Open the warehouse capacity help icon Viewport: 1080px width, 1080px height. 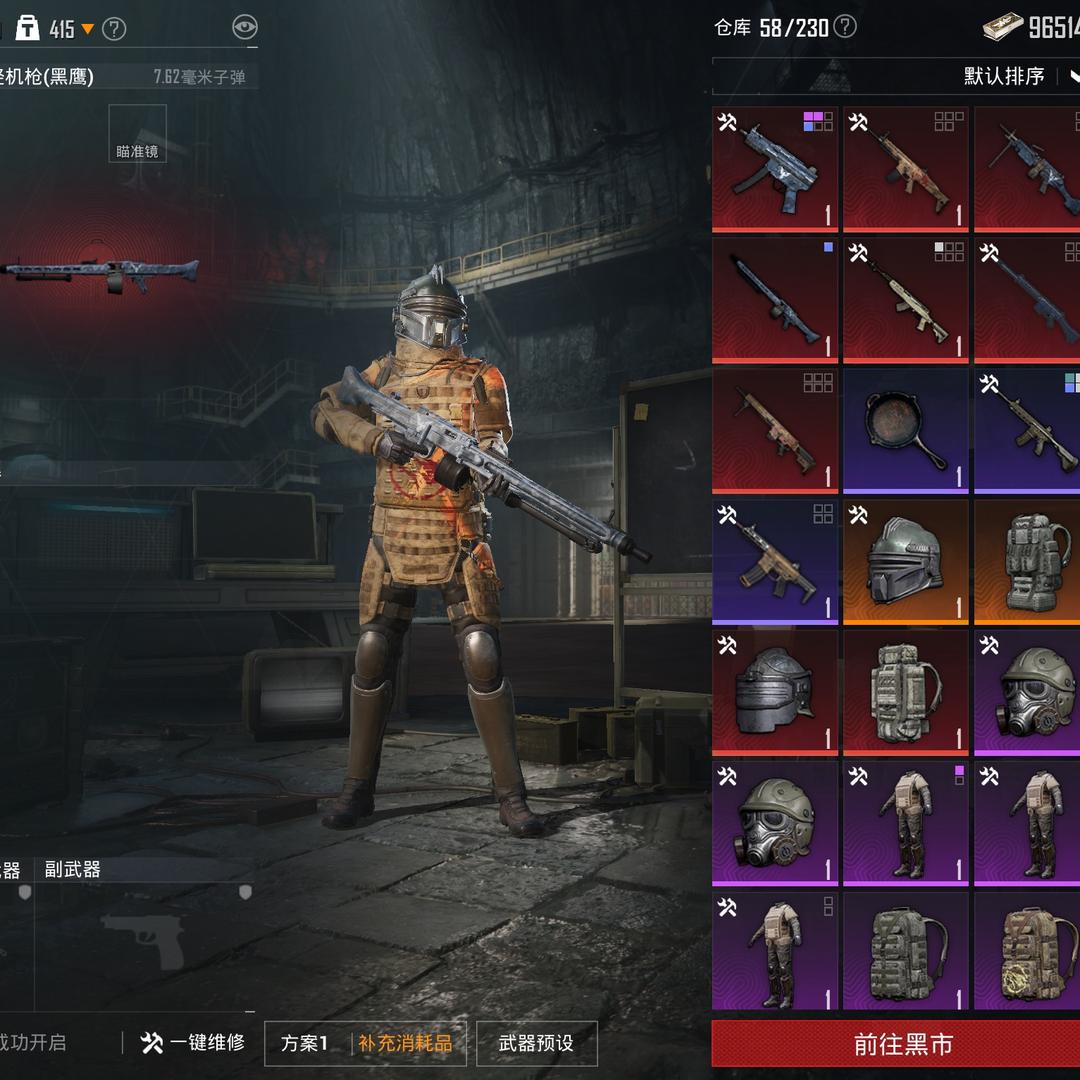coord(845,27)
